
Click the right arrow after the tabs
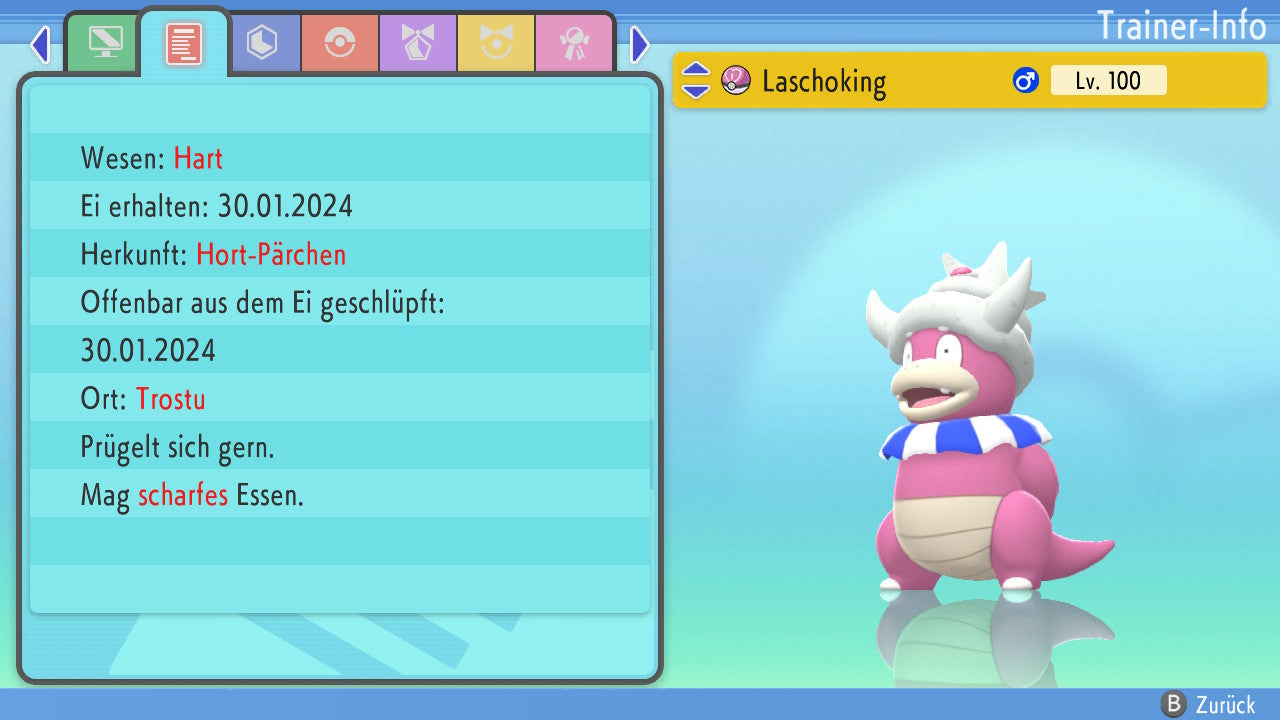pyautogui.click(x=640, y=44)
